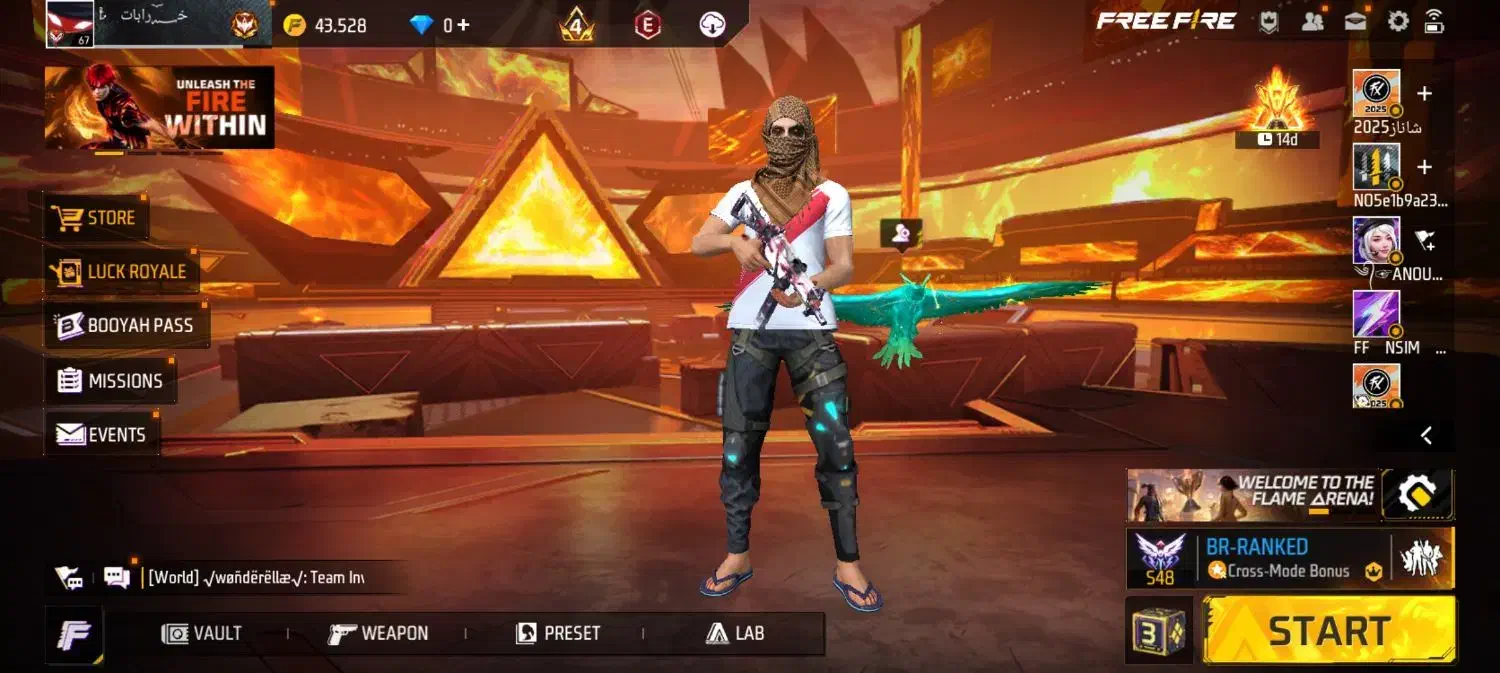View the Unleash the Fire Within banner
This screenshot has width=1500, height=673.
click(160, 108)
